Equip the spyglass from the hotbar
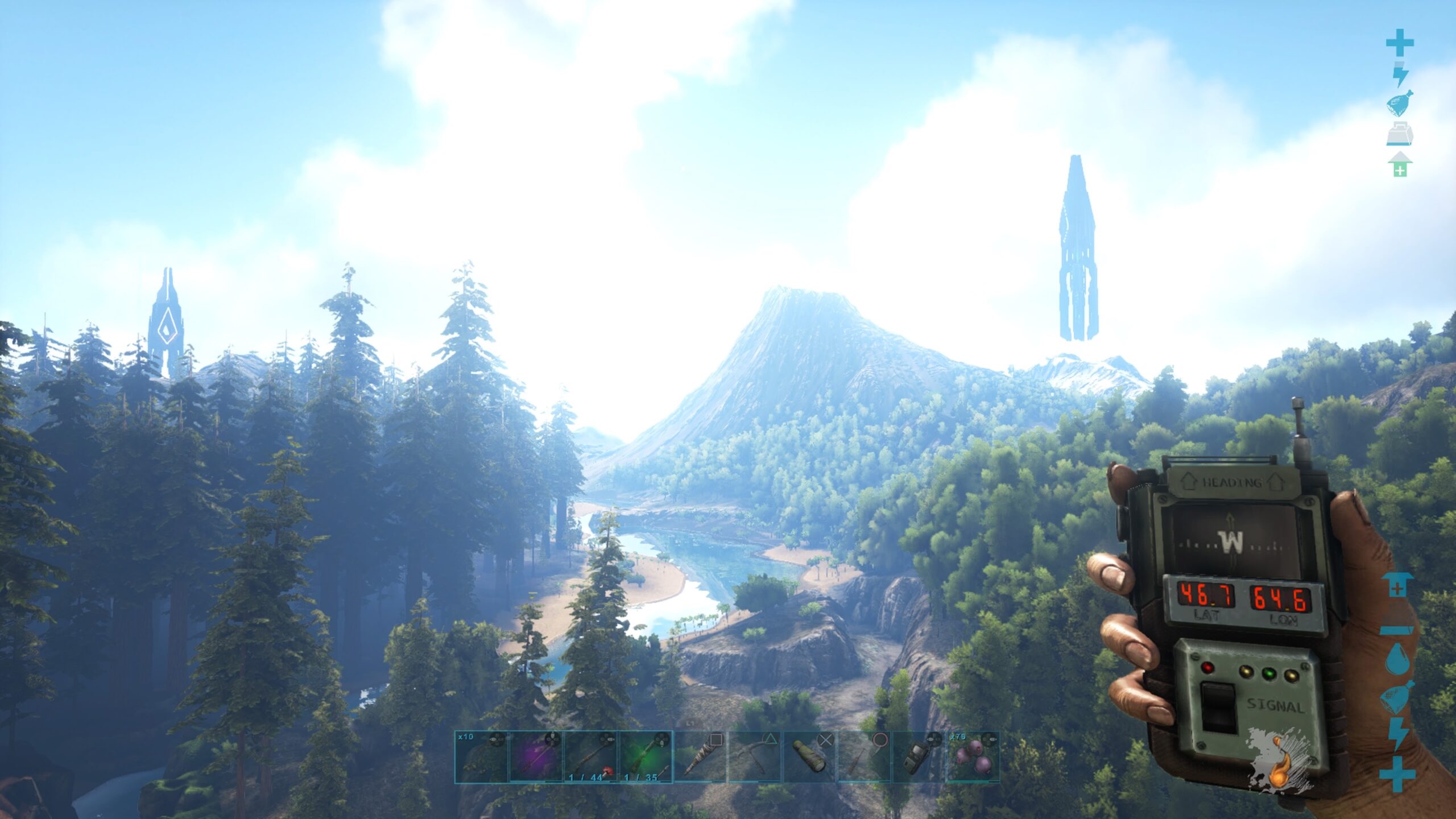This screenshot has width=1456, height=819. pyautogui.click(x=809, y=757)
